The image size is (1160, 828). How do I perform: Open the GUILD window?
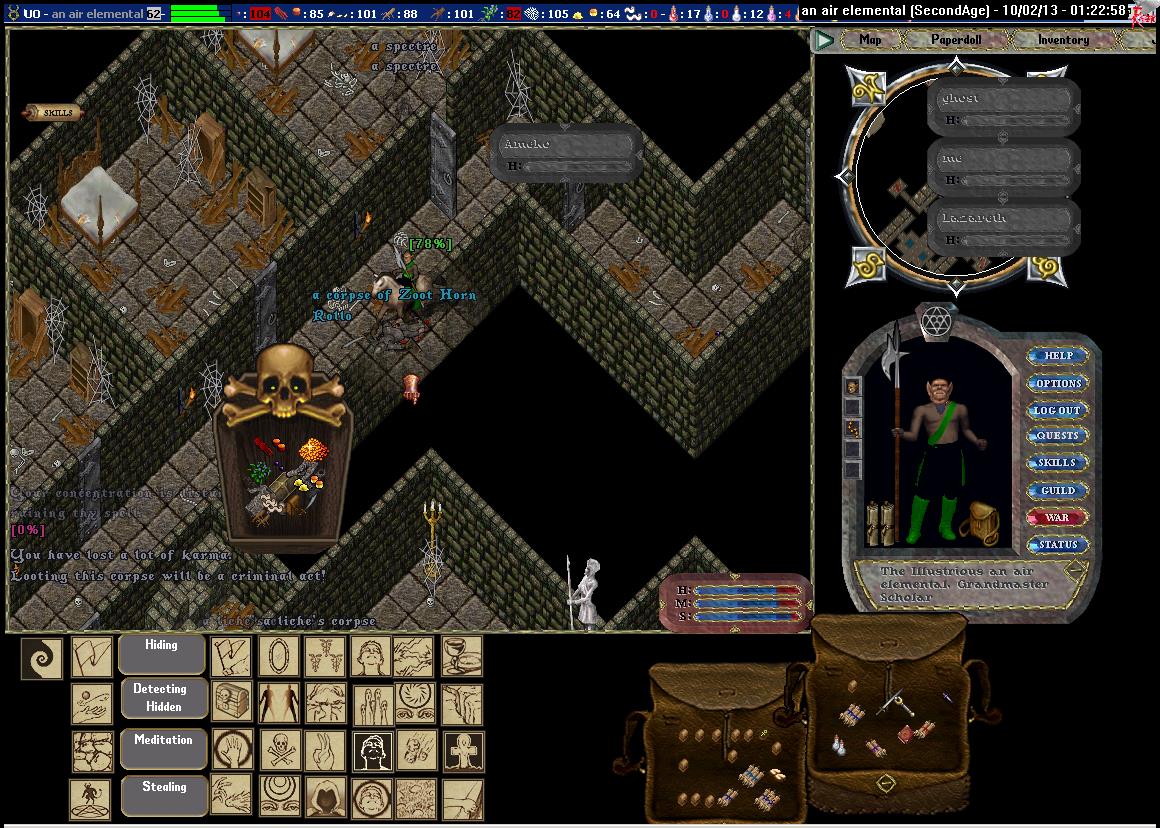click(1058, 490)
